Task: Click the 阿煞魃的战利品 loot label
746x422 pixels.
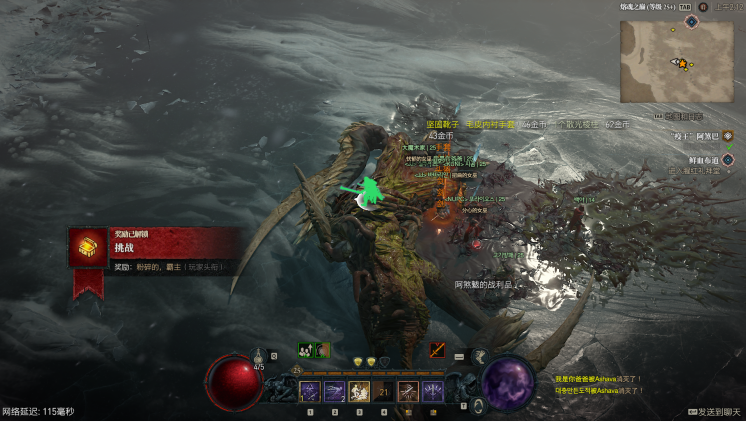Action: pos(483,285)
